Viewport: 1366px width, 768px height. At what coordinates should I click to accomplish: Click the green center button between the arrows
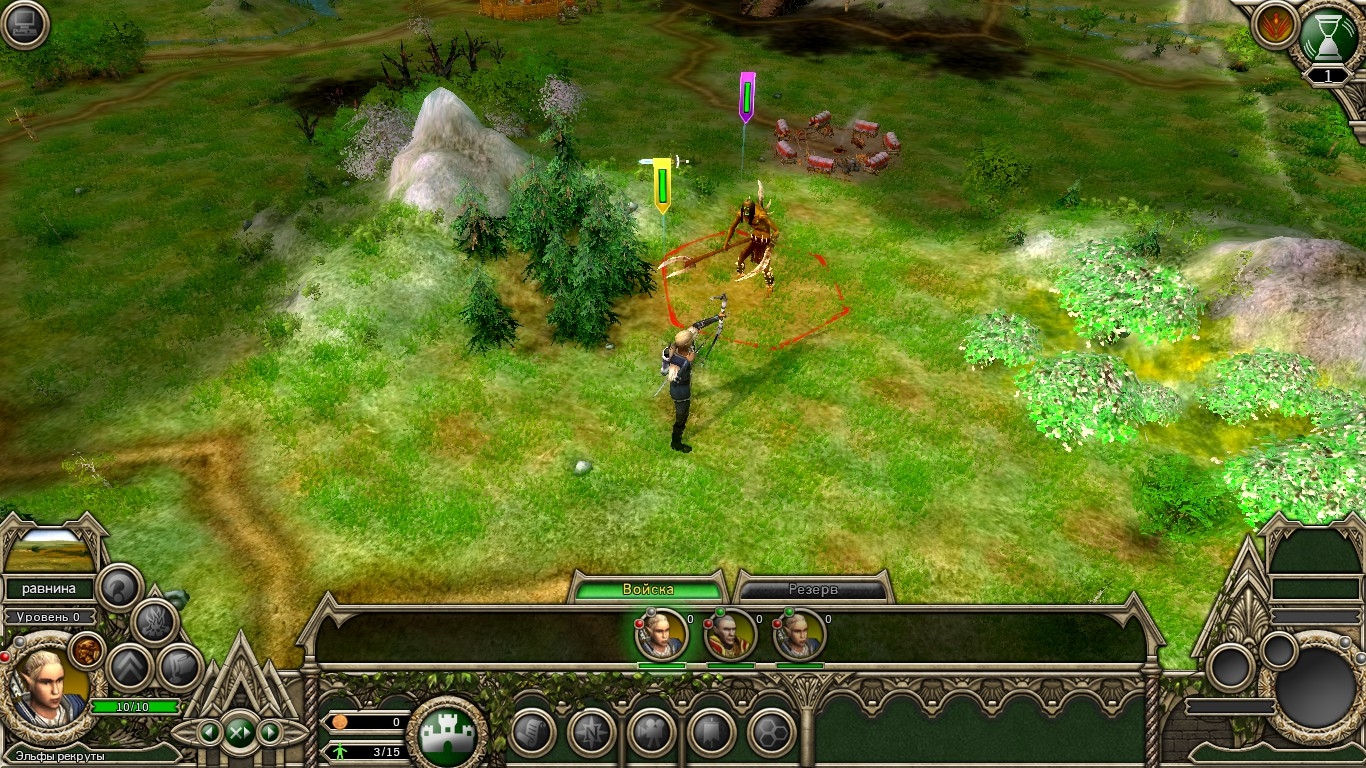(x=239, y=732)
